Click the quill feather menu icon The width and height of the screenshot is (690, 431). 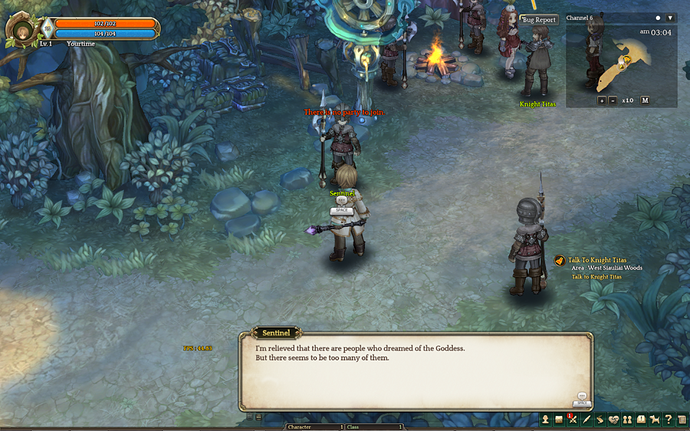tap(586, 419)
